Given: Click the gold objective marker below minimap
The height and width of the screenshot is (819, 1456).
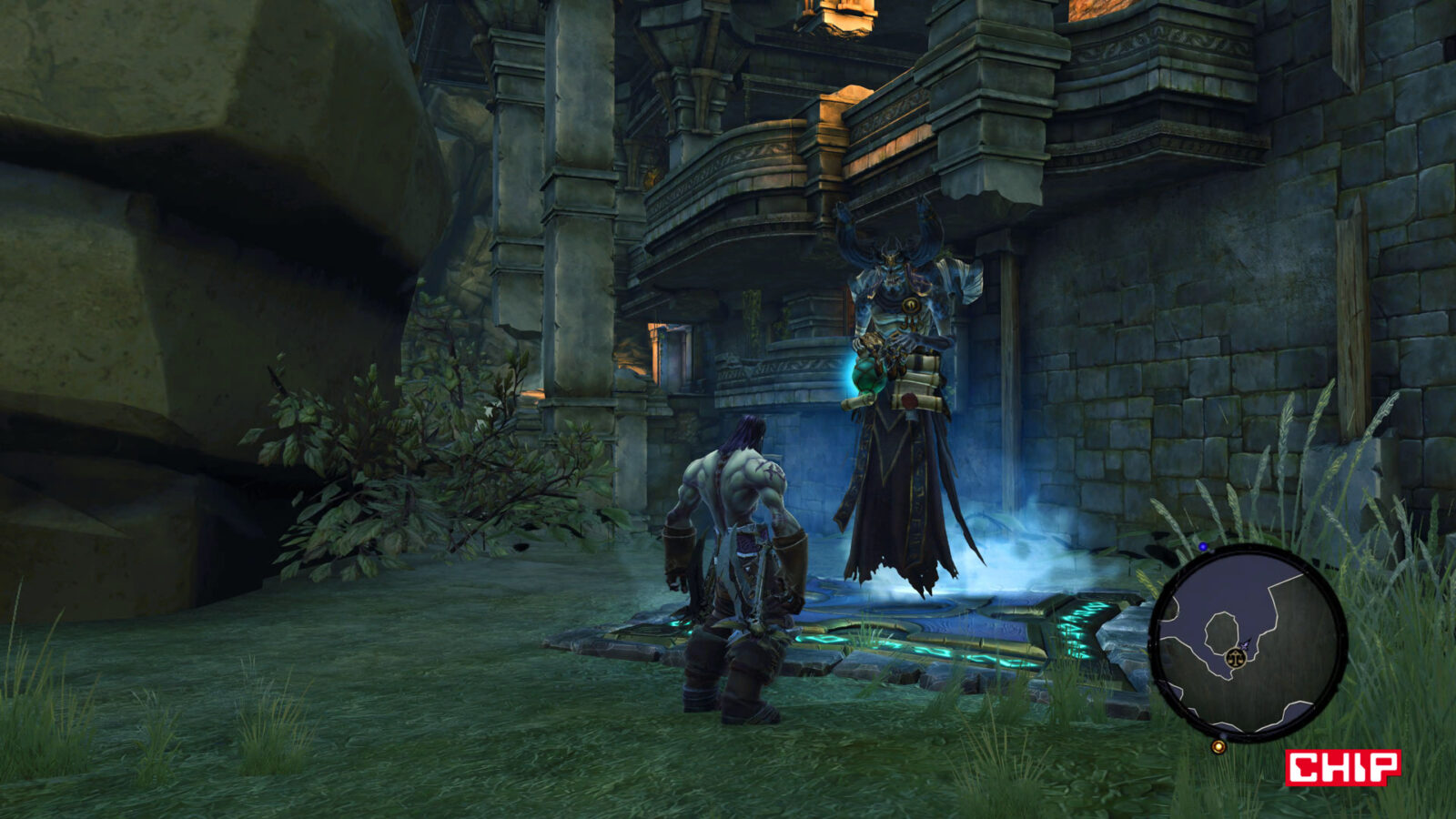Looking at the screenshot, I should click(1218, 747).
